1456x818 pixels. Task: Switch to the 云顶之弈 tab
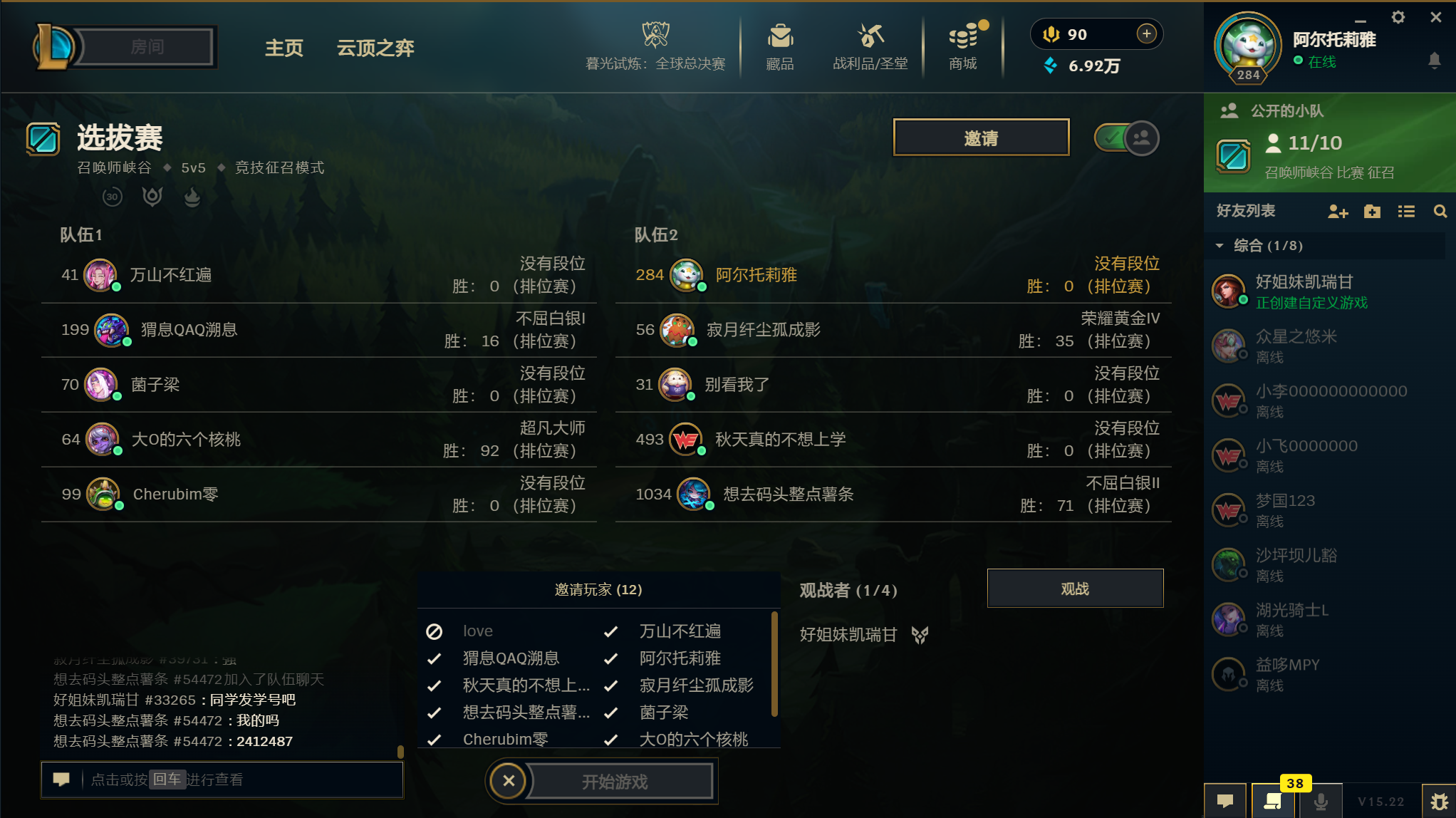point(375,48)
